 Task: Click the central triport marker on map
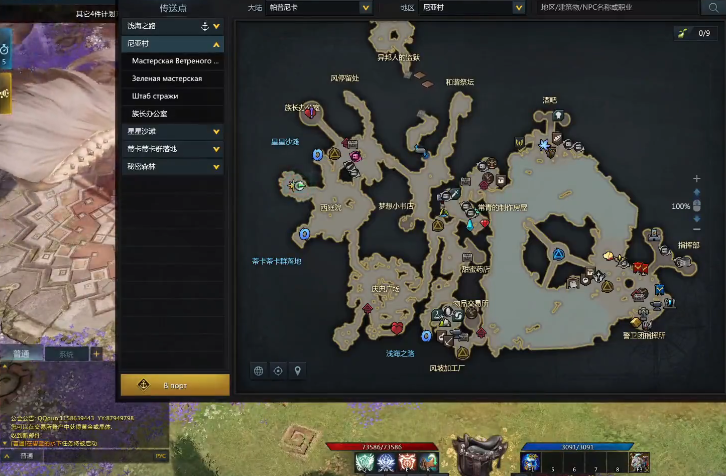click(557, 253)
